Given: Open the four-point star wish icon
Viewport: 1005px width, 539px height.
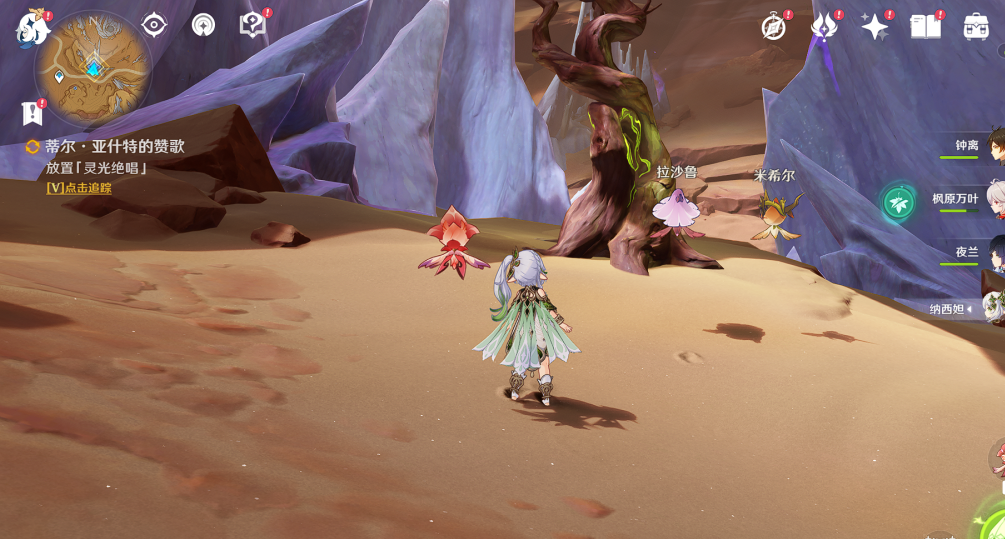Looking at the screenshot, I should click(874, 27).
